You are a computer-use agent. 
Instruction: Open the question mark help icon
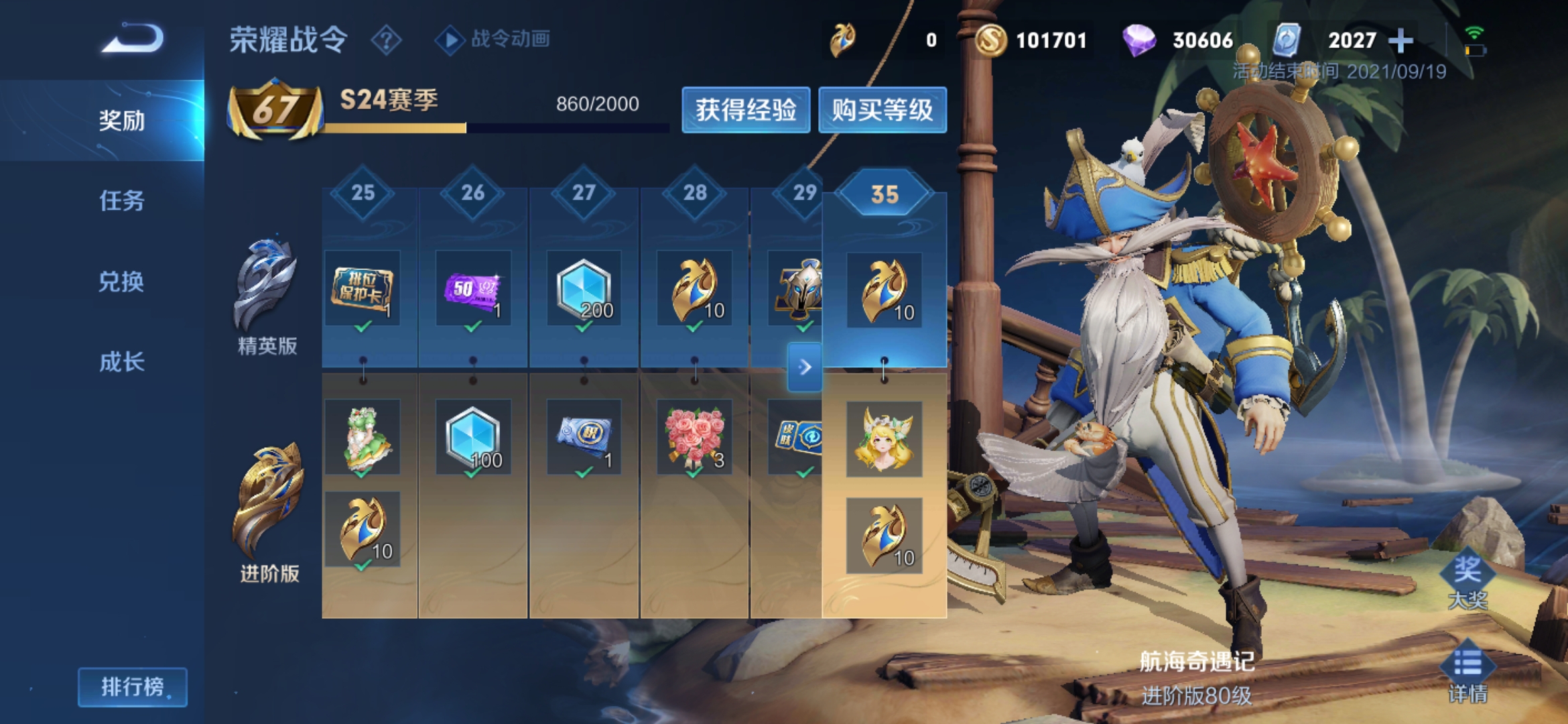pos(386,40)
